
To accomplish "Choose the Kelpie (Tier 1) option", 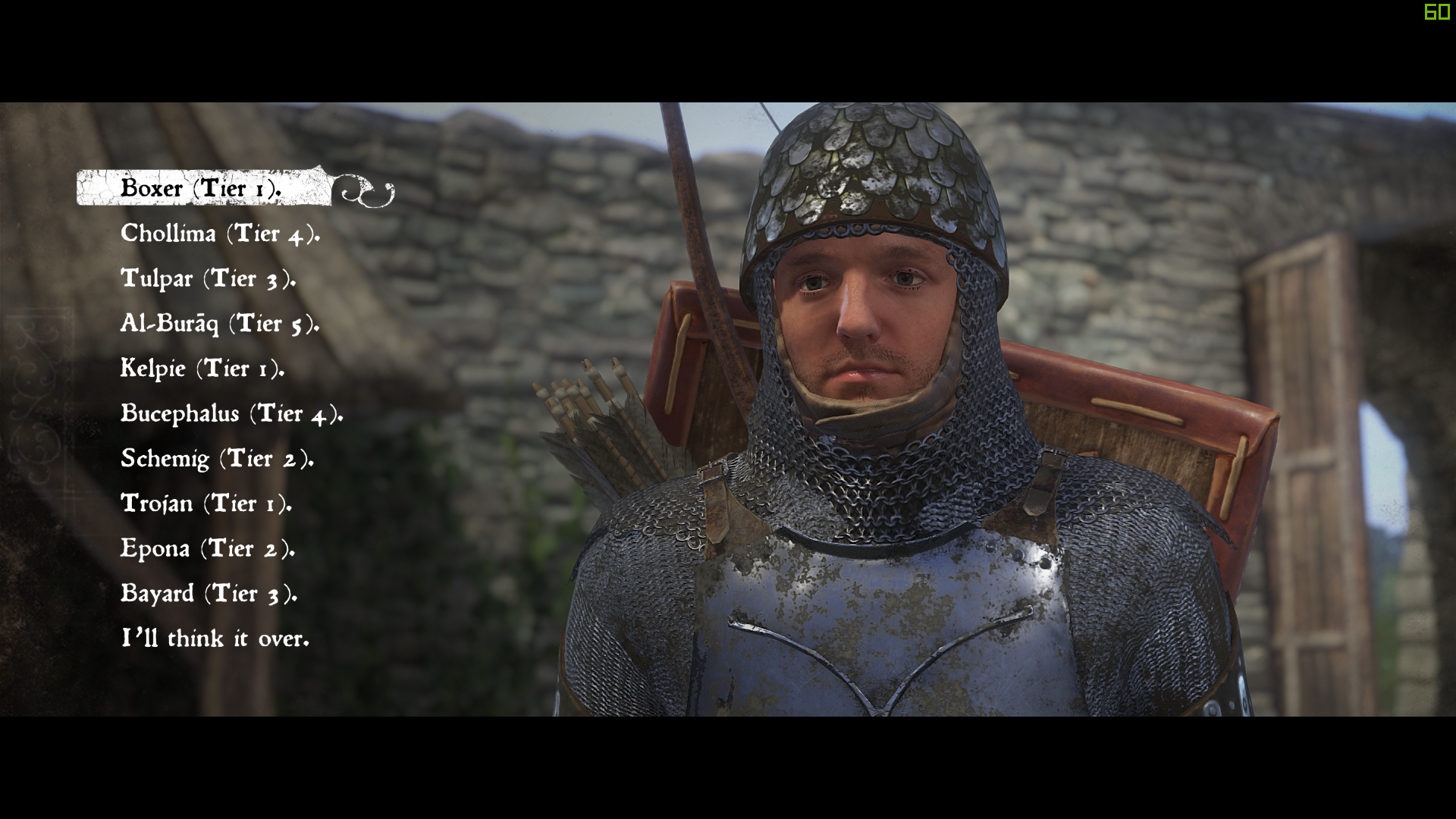I will (x=203, y=369).
